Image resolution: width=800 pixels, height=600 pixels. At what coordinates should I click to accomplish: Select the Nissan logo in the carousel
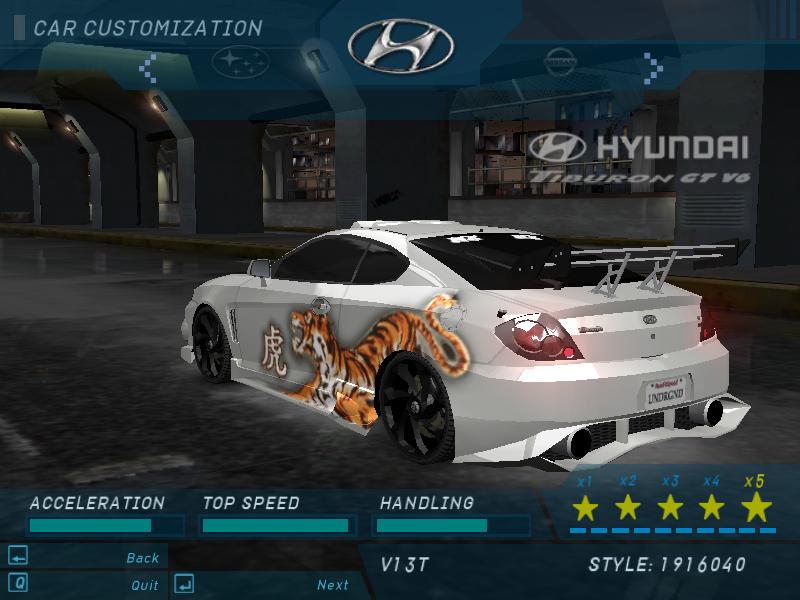(562, 62)
